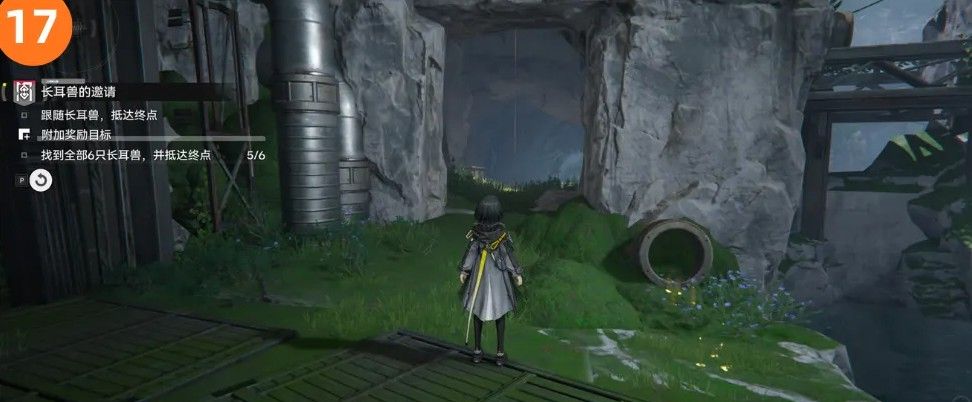The height and width of the screenshot is (402, 972).
Task: Select the 找到全部6只长耳兽 bonus objective
Action: click(x=125, y=155)
